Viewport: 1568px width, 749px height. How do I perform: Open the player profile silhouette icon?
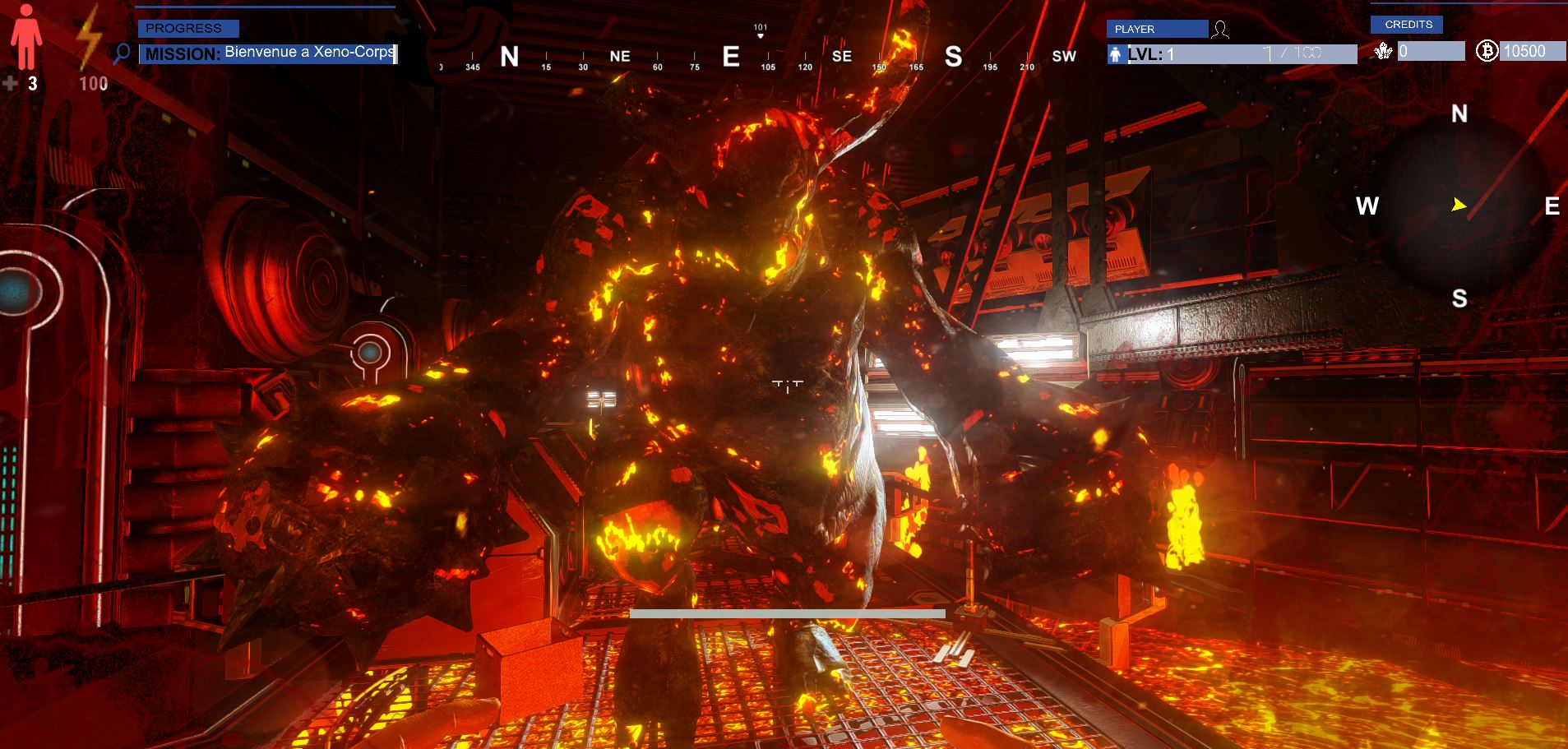1221,30
